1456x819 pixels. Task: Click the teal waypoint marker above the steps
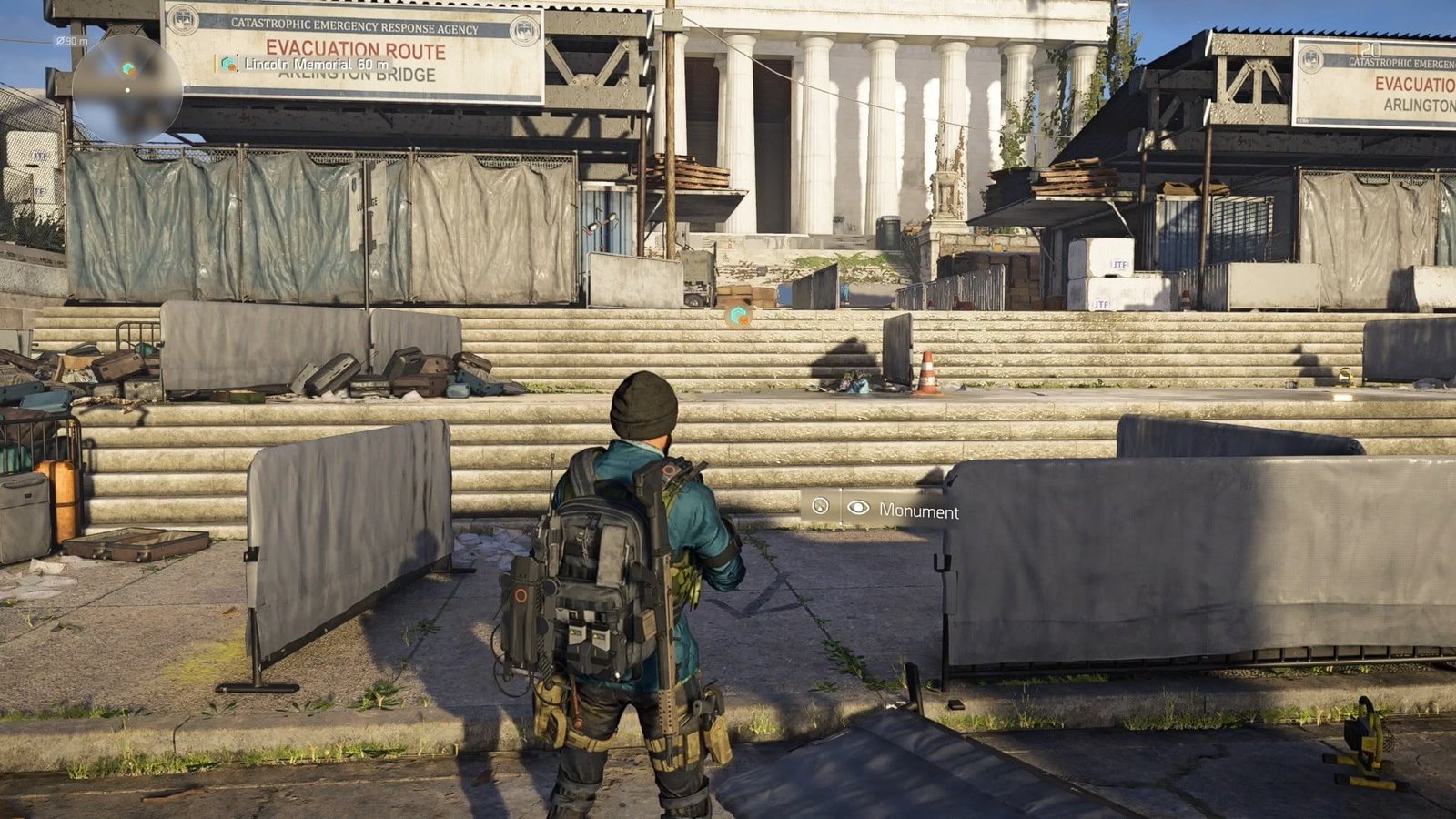click(x=738, y=317)
